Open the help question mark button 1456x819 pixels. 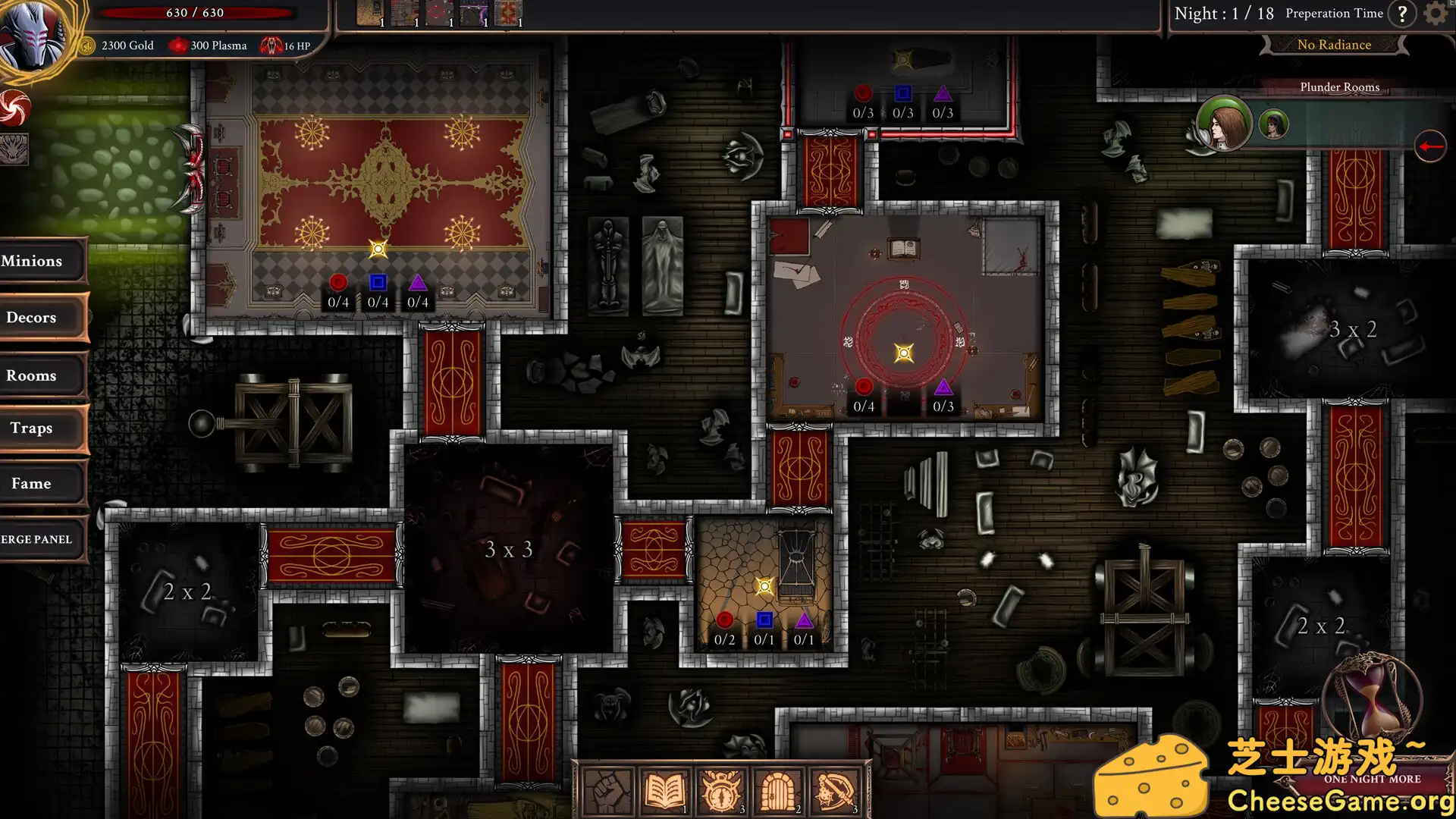point(1402,14)
